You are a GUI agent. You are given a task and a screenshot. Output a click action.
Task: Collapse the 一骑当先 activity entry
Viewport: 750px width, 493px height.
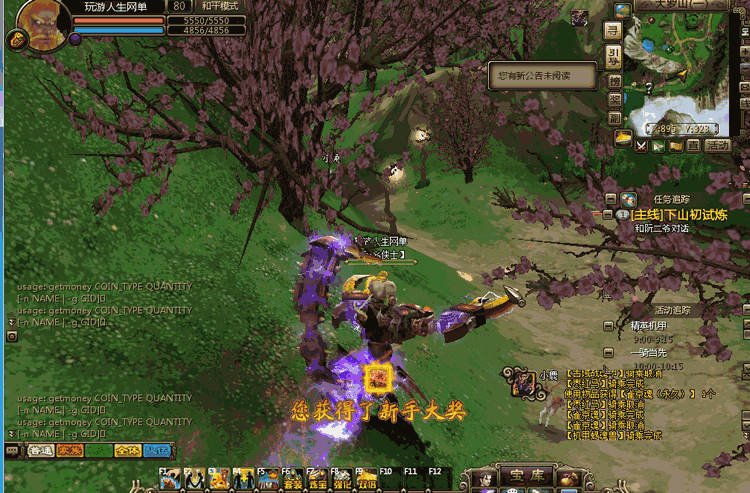(608, 352)
